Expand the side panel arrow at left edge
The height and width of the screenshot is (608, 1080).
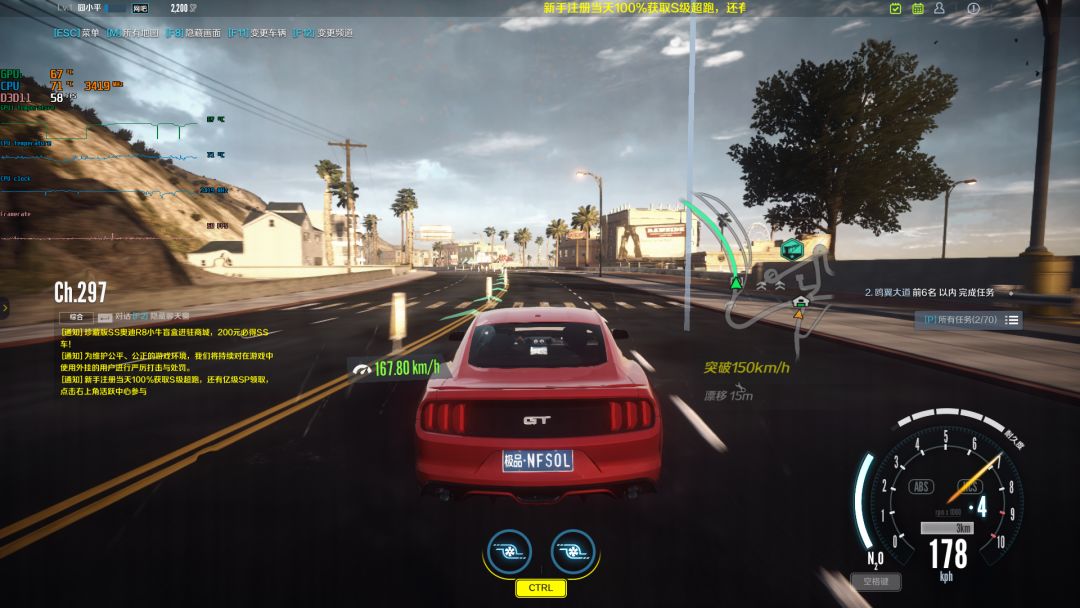point(5,308)
